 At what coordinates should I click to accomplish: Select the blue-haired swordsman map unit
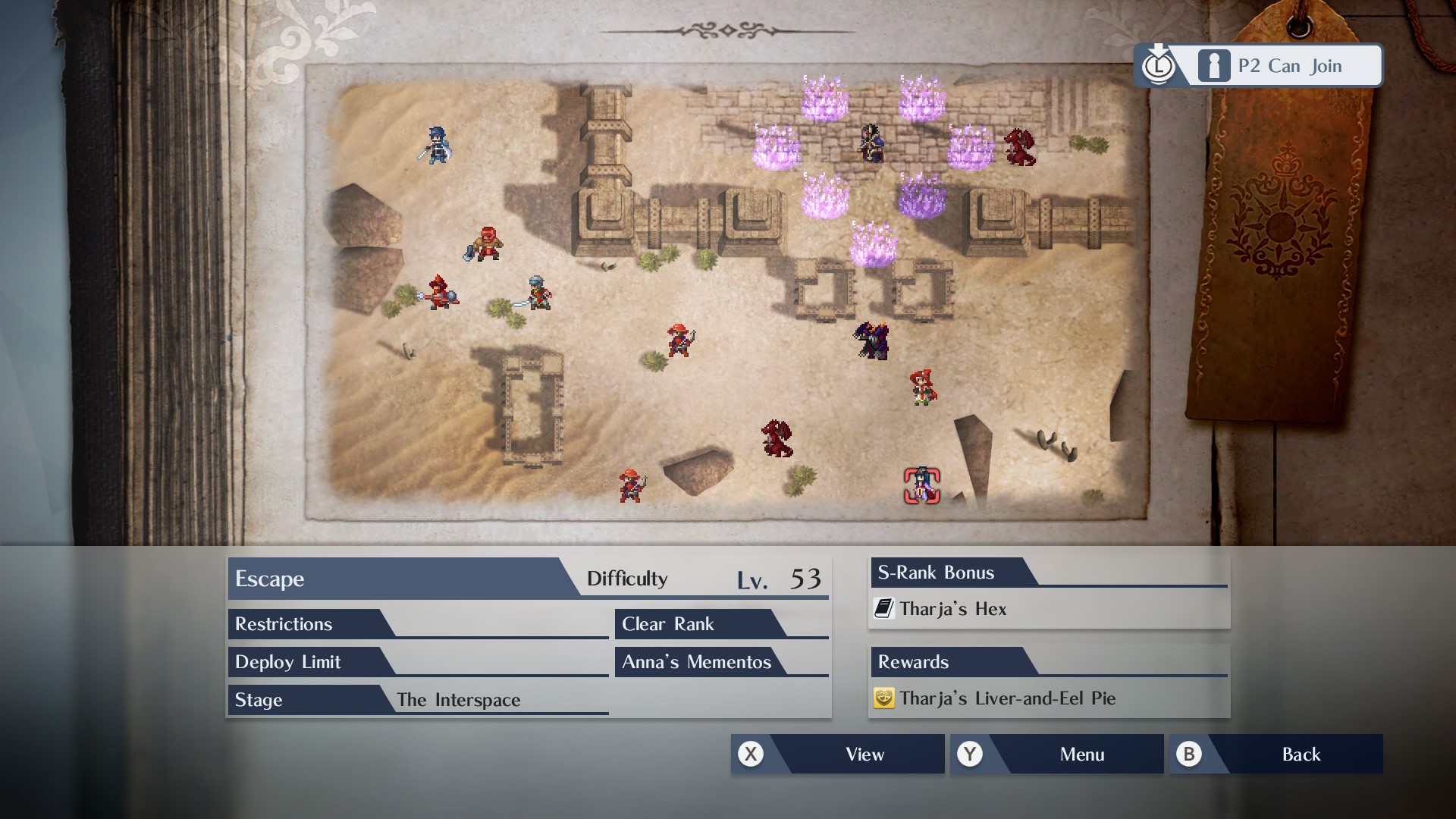437,145
